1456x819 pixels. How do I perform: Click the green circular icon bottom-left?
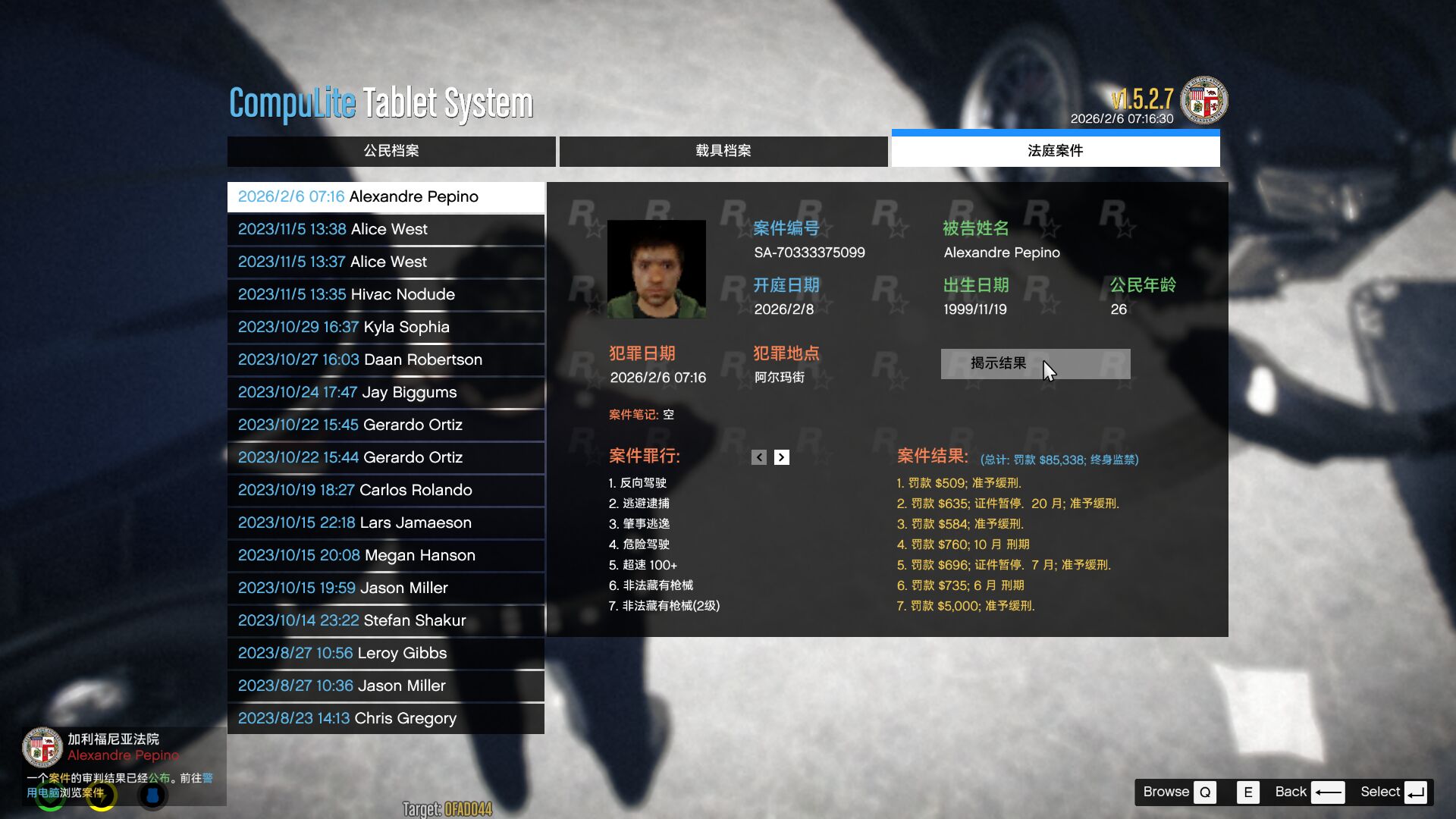click(49, 796)
